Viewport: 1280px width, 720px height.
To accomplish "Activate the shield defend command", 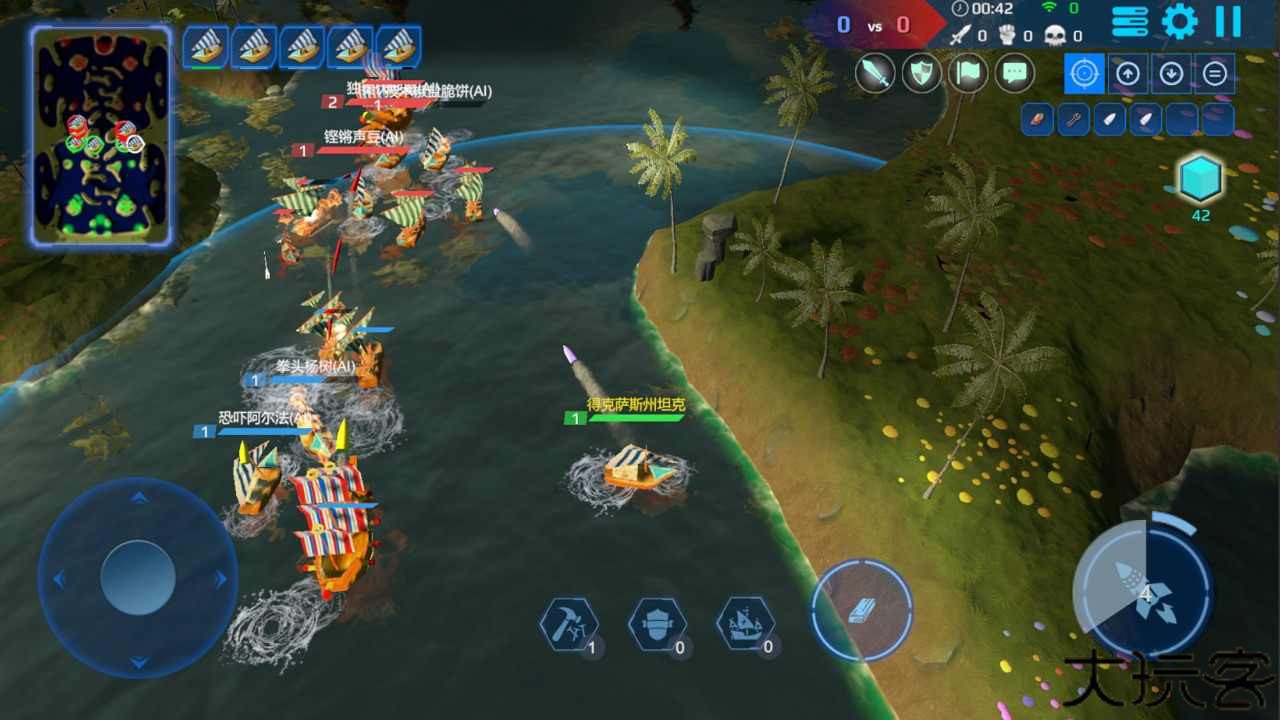I will pyautogui.click(x=921, y=72).
